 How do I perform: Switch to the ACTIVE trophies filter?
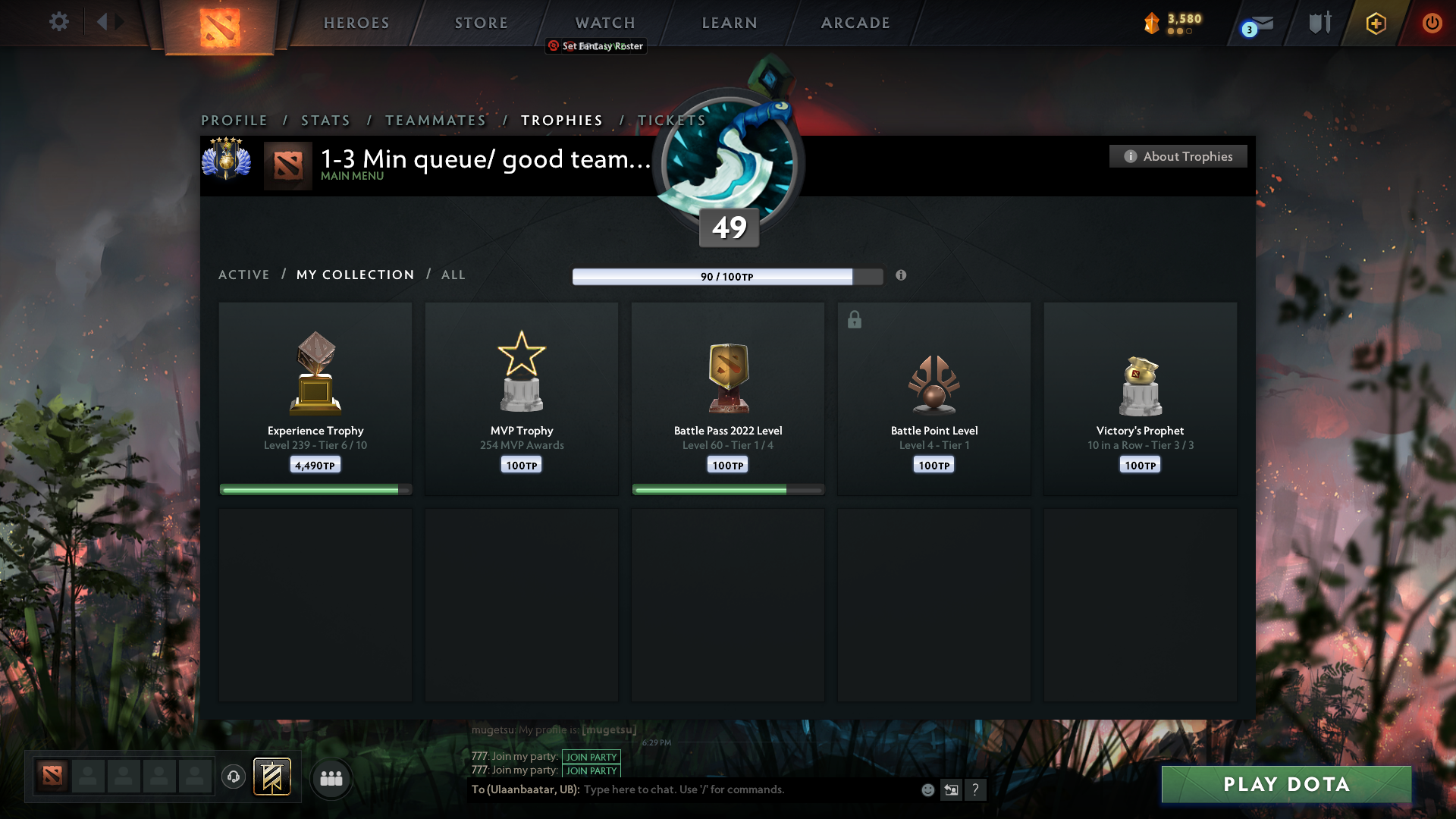(243, 275)
